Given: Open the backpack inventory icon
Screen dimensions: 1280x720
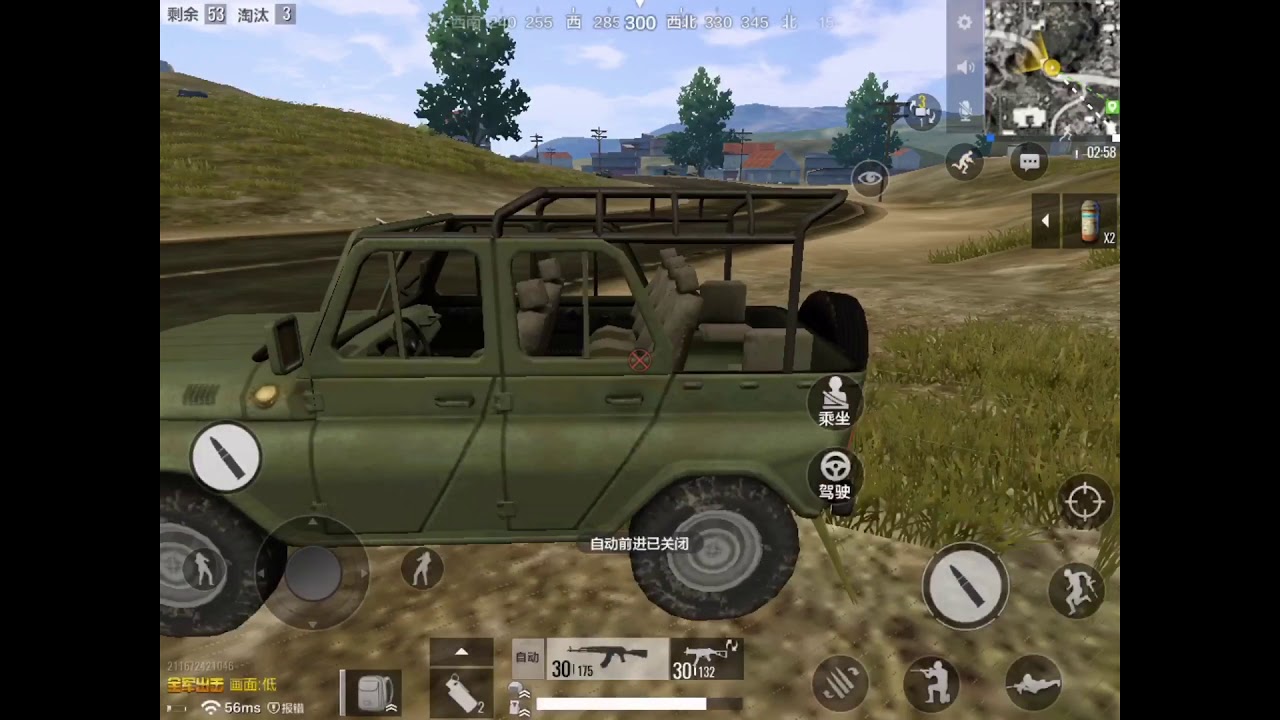Looking at the screenshot, I should tap(370, 690).
